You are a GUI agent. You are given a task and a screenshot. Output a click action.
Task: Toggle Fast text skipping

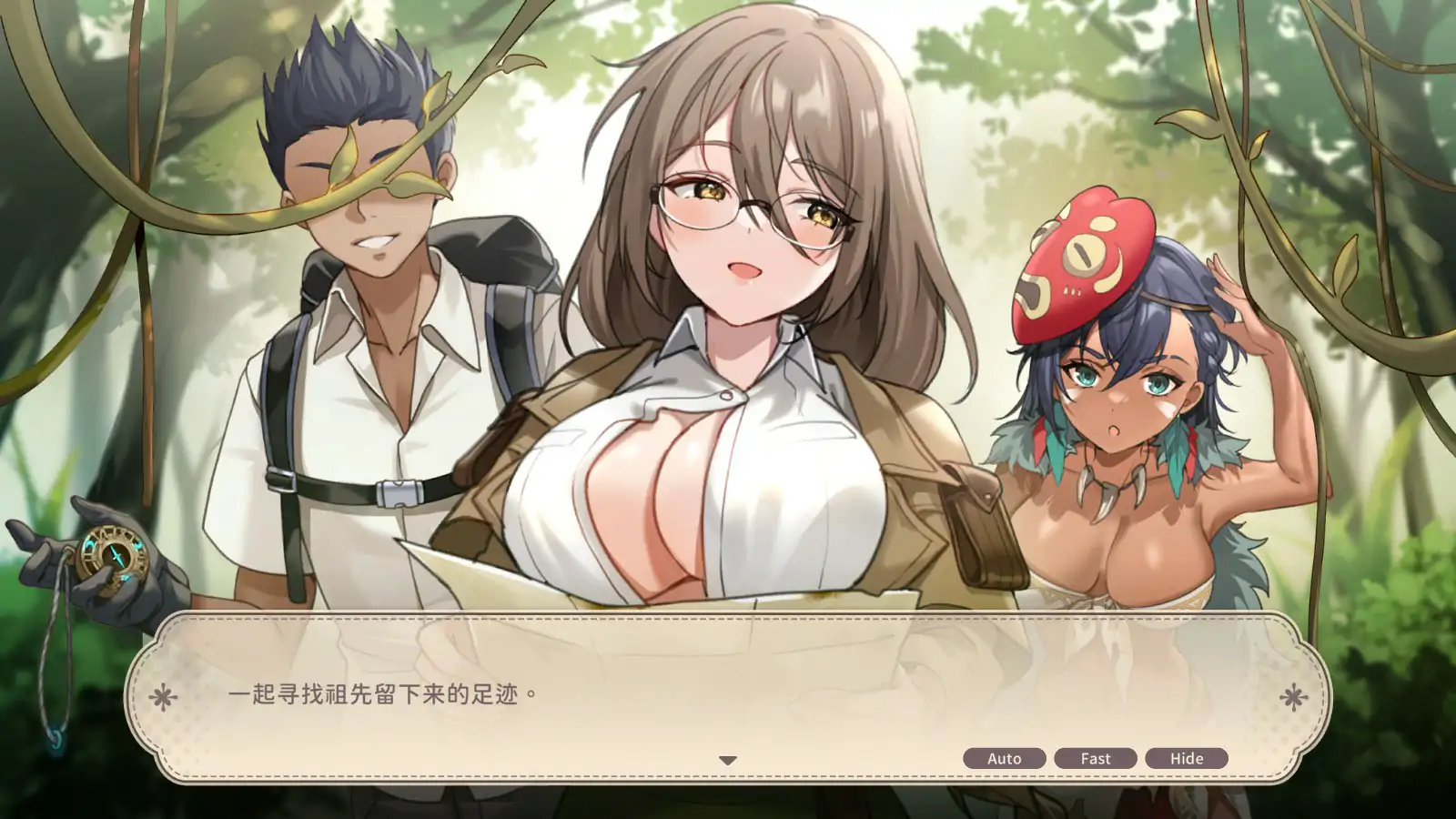point(1096,757)
